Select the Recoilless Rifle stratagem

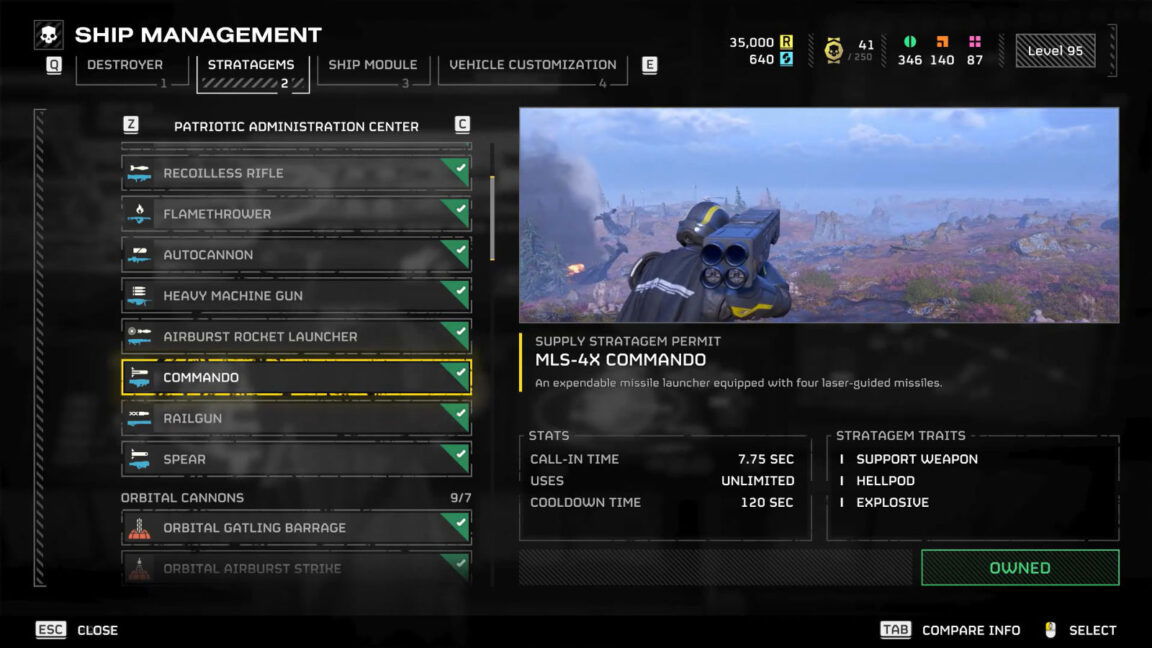(296, 173)
